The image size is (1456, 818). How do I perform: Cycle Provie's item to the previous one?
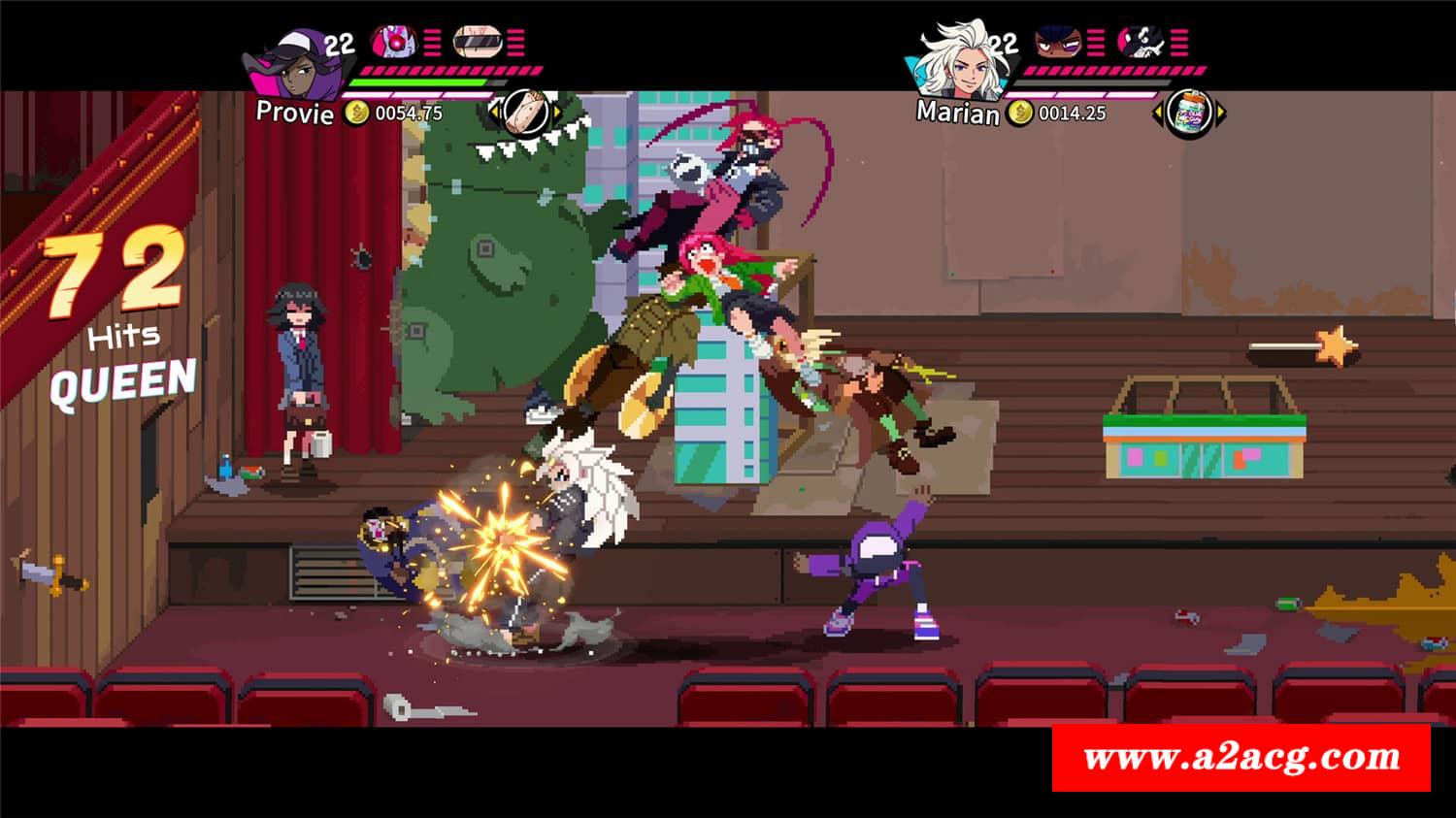coord(494,113)
